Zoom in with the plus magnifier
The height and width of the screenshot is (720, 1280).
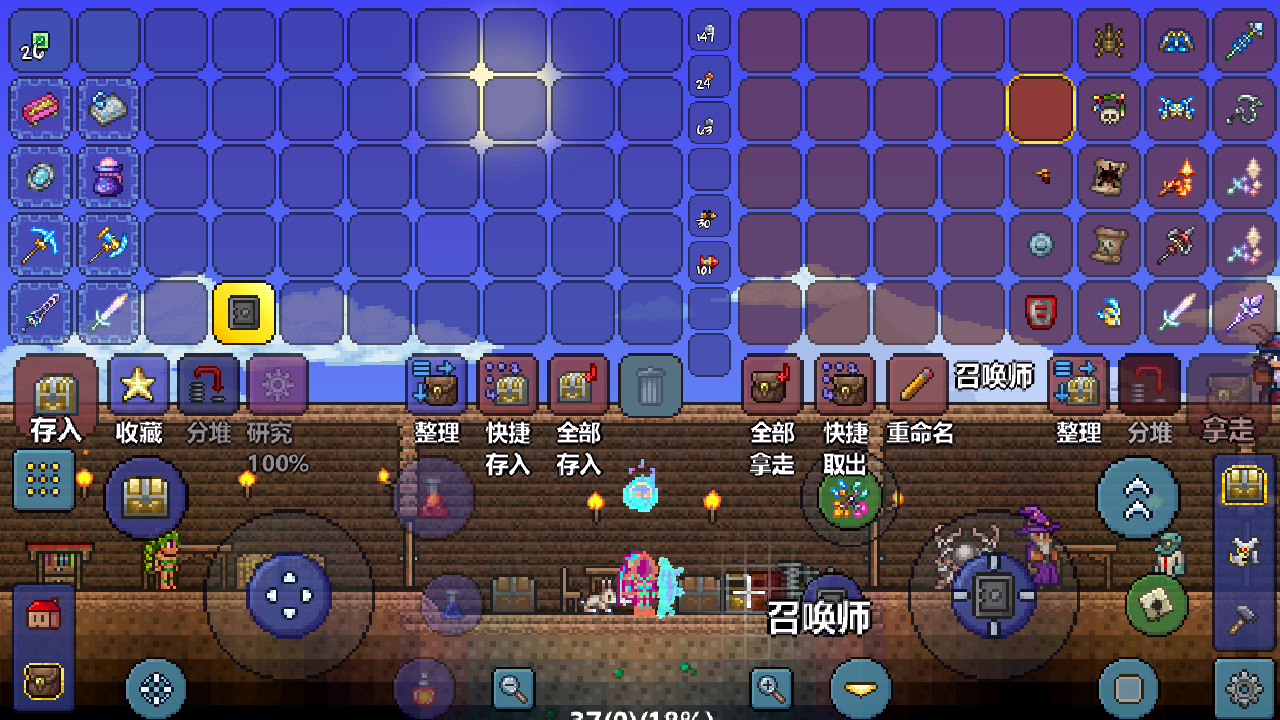(771, 687)
